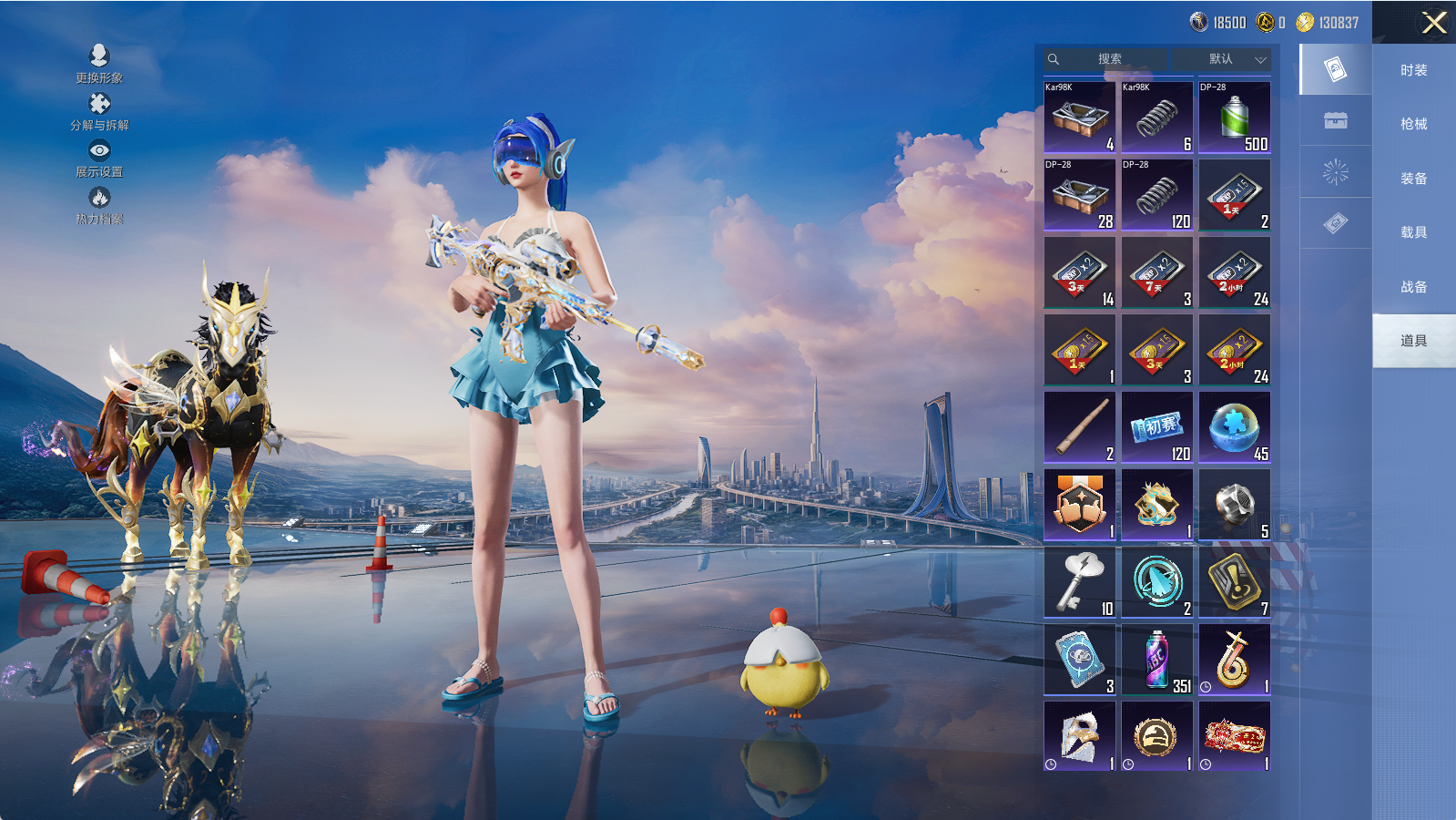This screenshot has height=820, width=1456.
Task: Click the 更换形象 button
Action: pyautogui.click(x=99, y=65)
